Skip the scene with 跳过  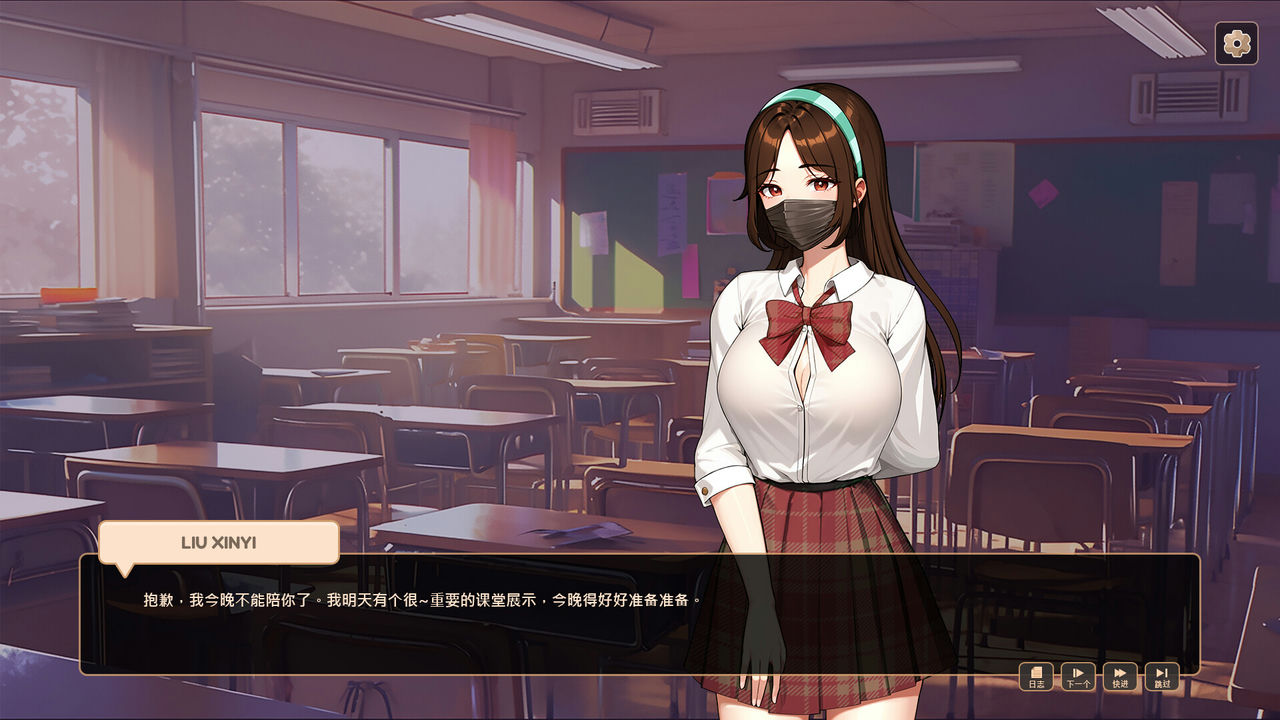[1162, 677]
